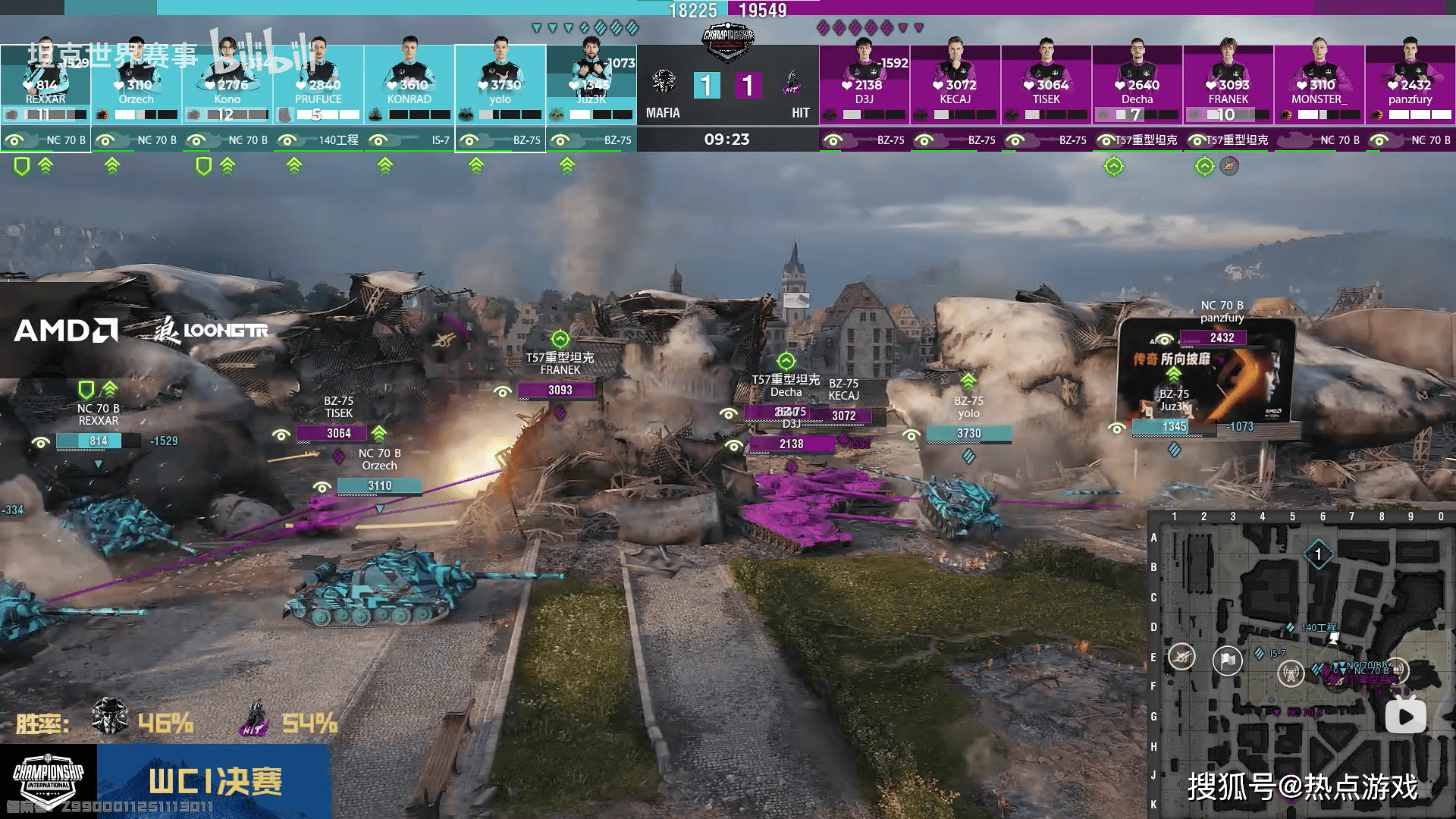This screenshot has height=819, width=1456.
Task: Select REXXAR's player card
Action: (45, 83)
